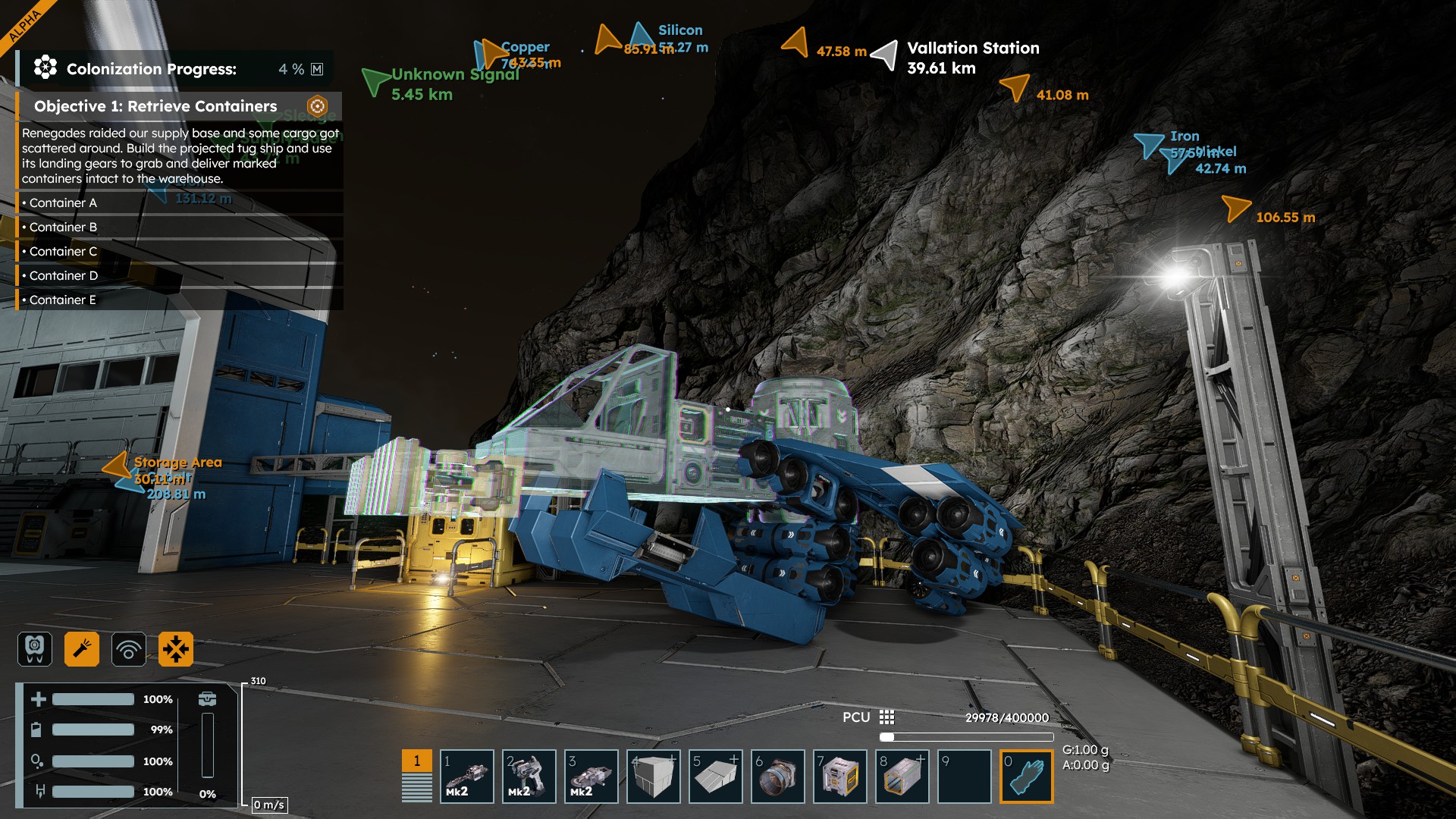Image resolution: width=1456 pixels, height=819 pixels.
Task: Choose the cargo container in slot 7
Action: pos(839,776)
